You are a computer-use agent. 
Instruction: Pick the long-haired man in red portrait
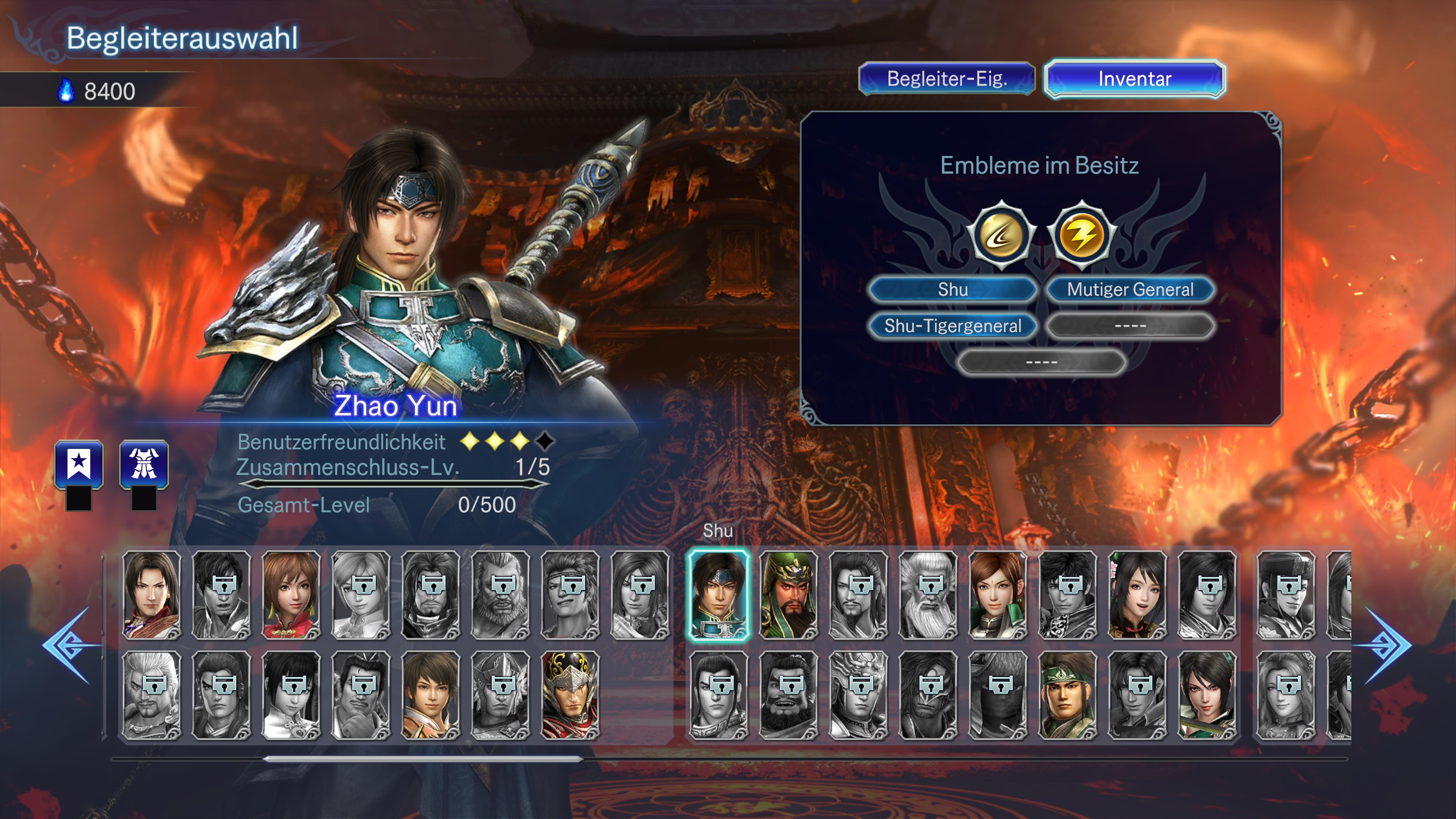point(152,595)
